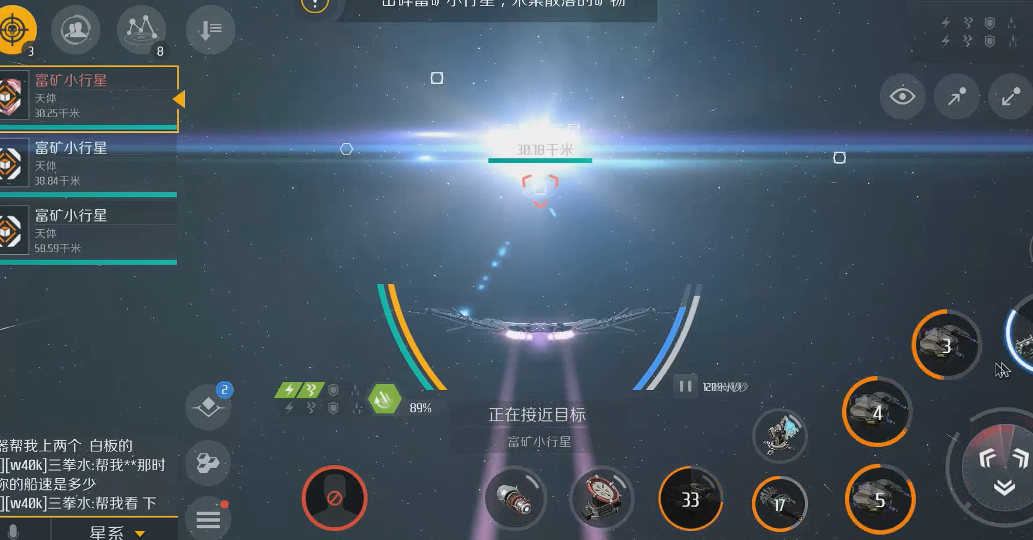Activate the module showing number 33

point(690,498)
